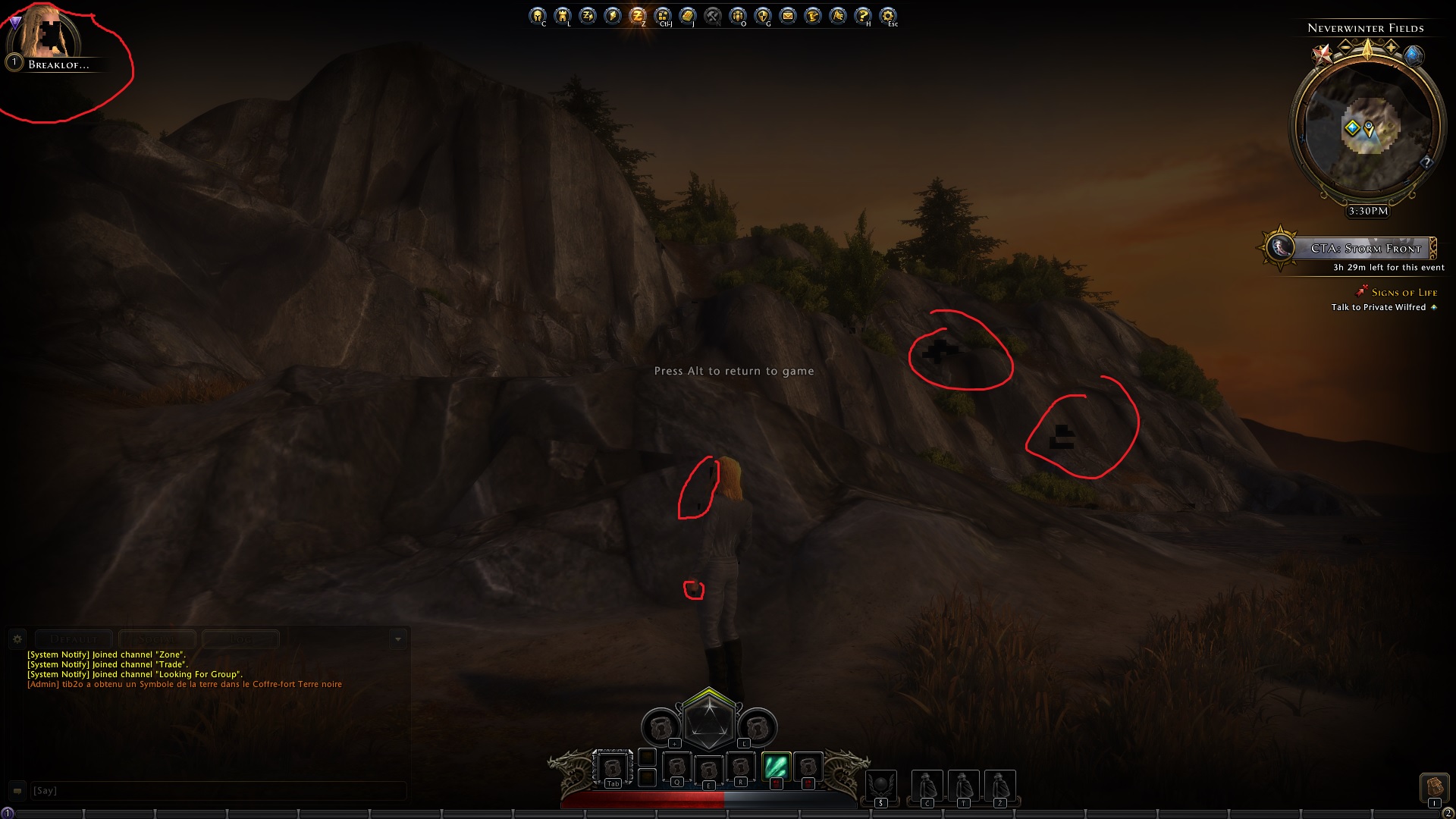The height and width of the screenshot is (819, 1456).
Task: Zoom in the minimap with plus button
Action: (x=1391, y=48)
